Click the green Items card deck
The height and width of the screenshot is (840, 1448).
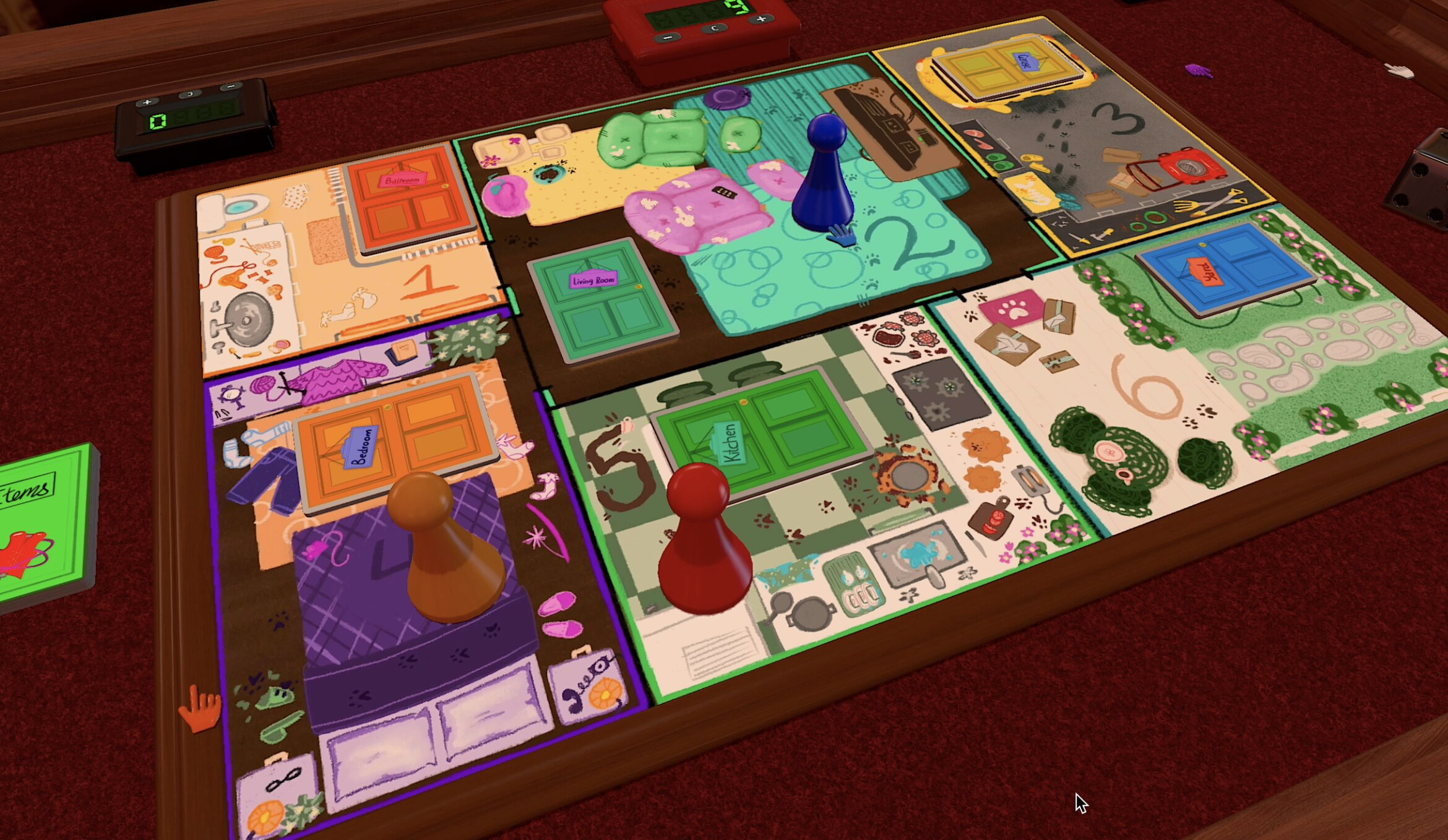(43, 526)
